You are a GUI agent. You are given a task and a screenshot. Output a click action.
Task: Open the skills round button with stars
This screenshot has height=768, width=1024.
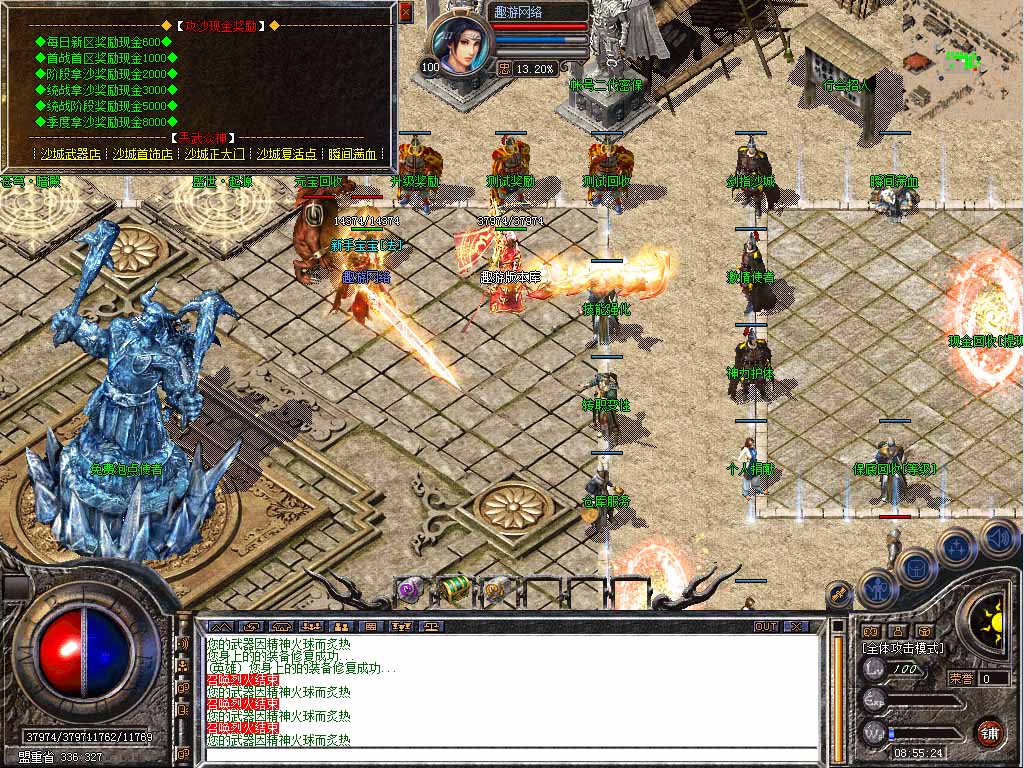coord(957,547)
